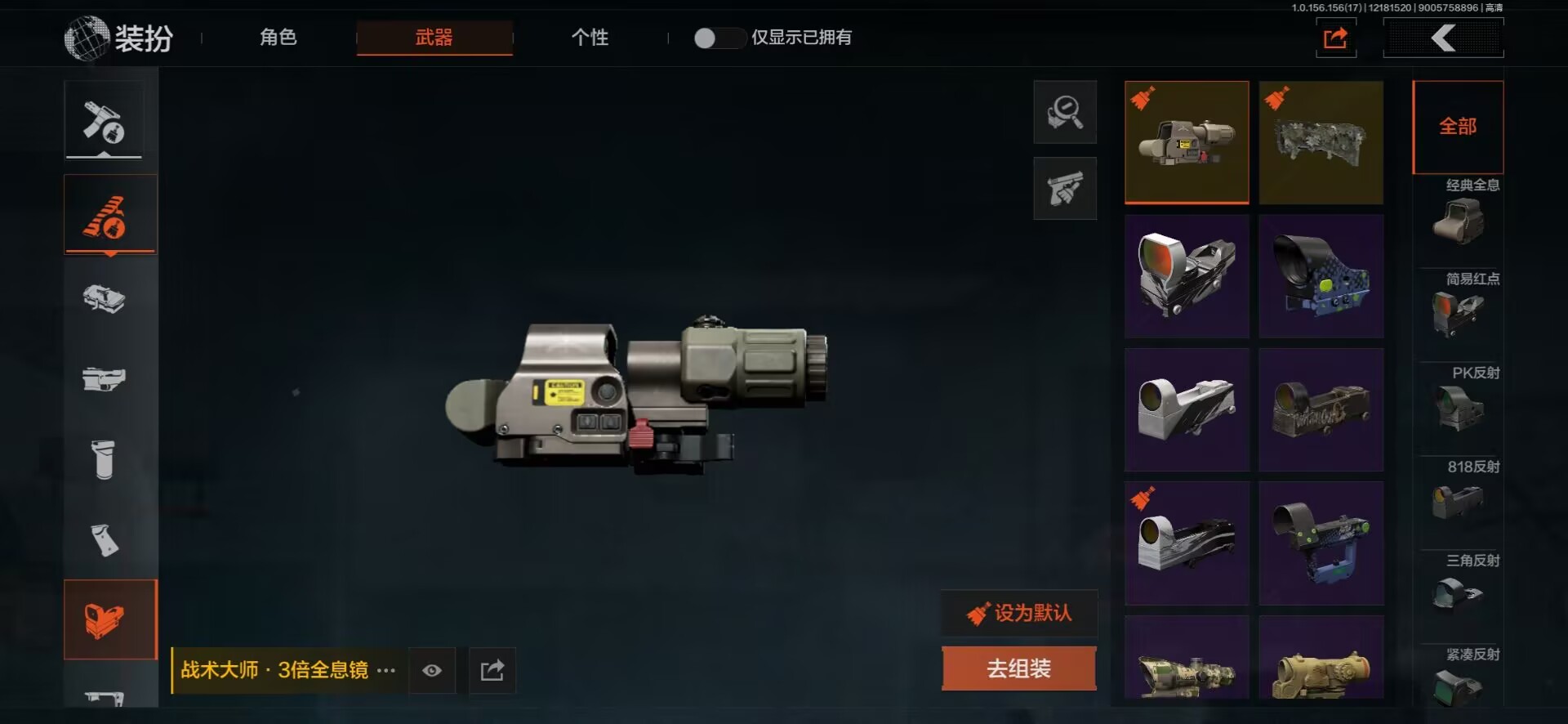The image size is (1568, 724).
Task: Click 去组装 button
Action: tap(1018, 668)
